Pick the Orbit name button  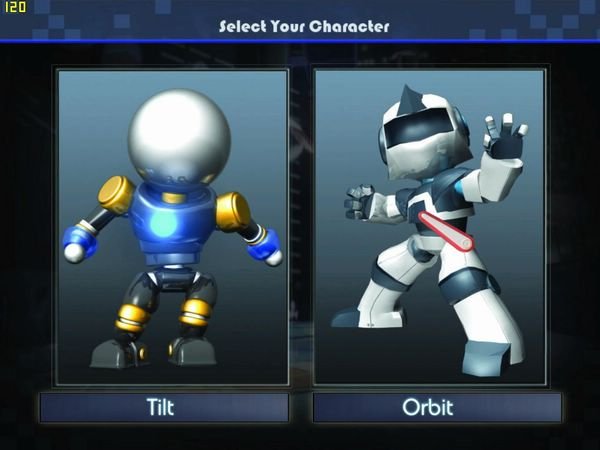[x=428, y=407]
